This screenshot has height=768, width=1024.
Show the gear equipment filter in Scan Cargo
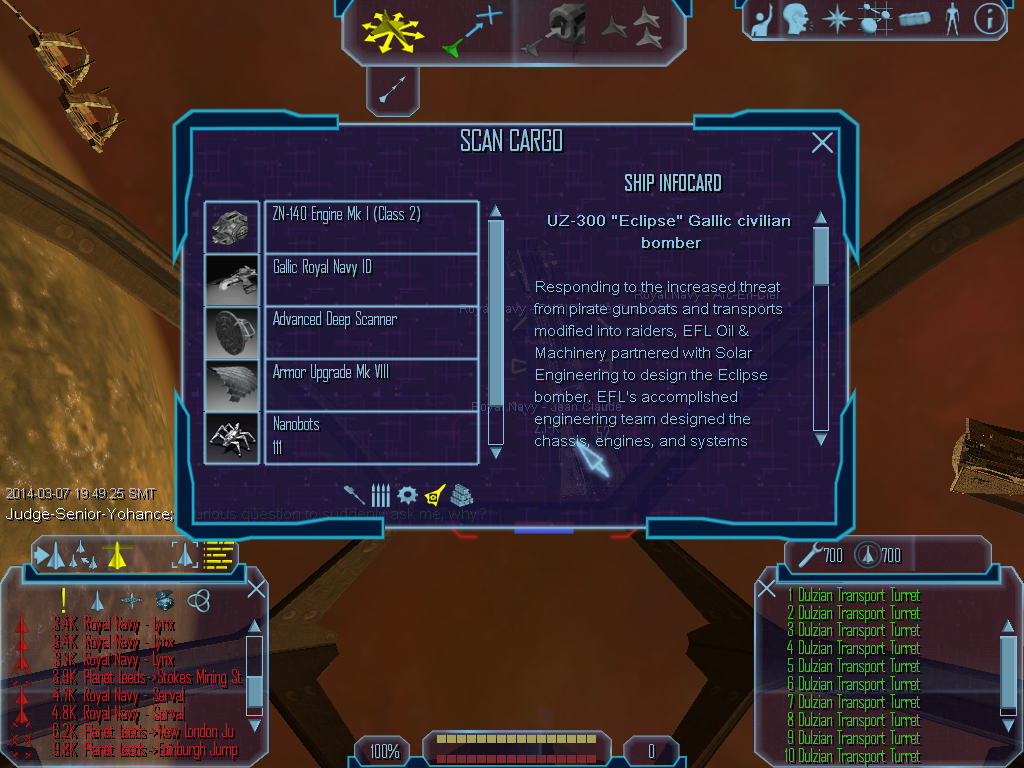tap(407, 495)
